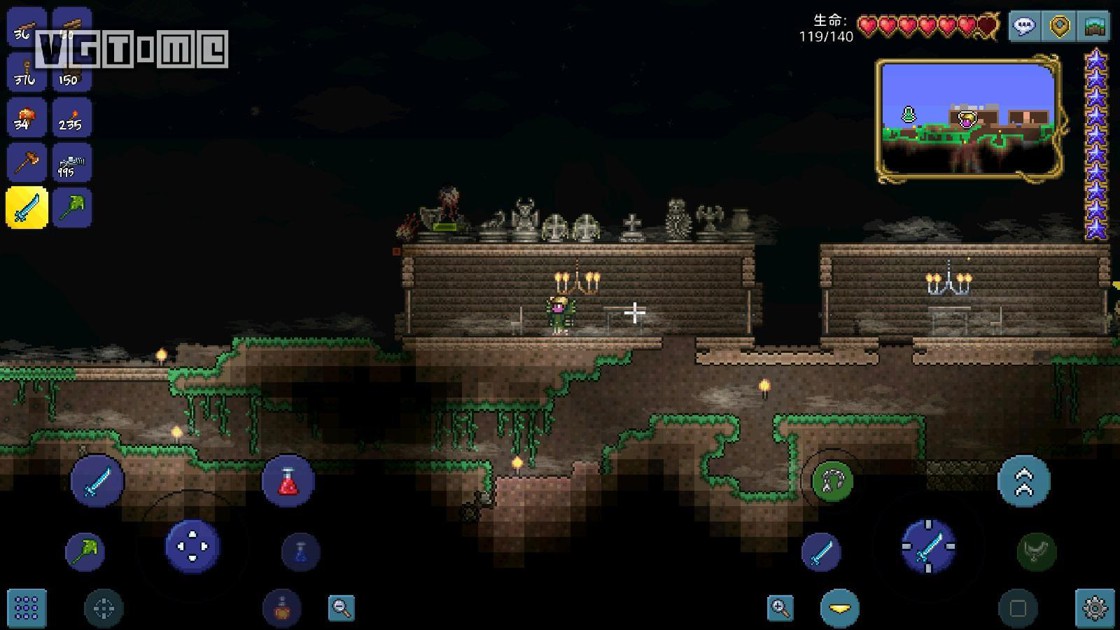The height and width of the screenshot is (630, 1120).
Task: Tap the yellow drop-down arrow button
Action: (840, 607)
